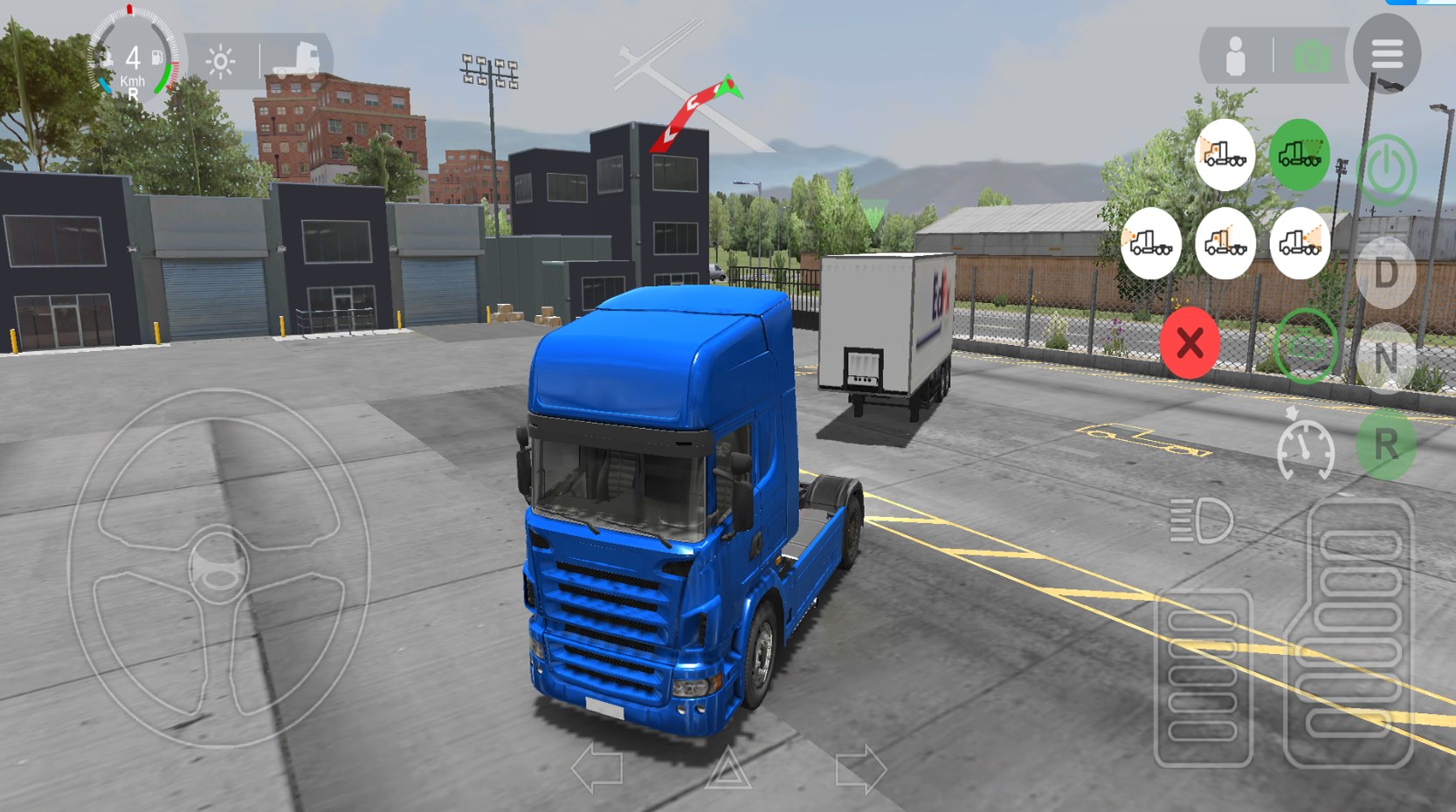
Task: Click the white truck icon beside the sun
Action: [296, 60]
